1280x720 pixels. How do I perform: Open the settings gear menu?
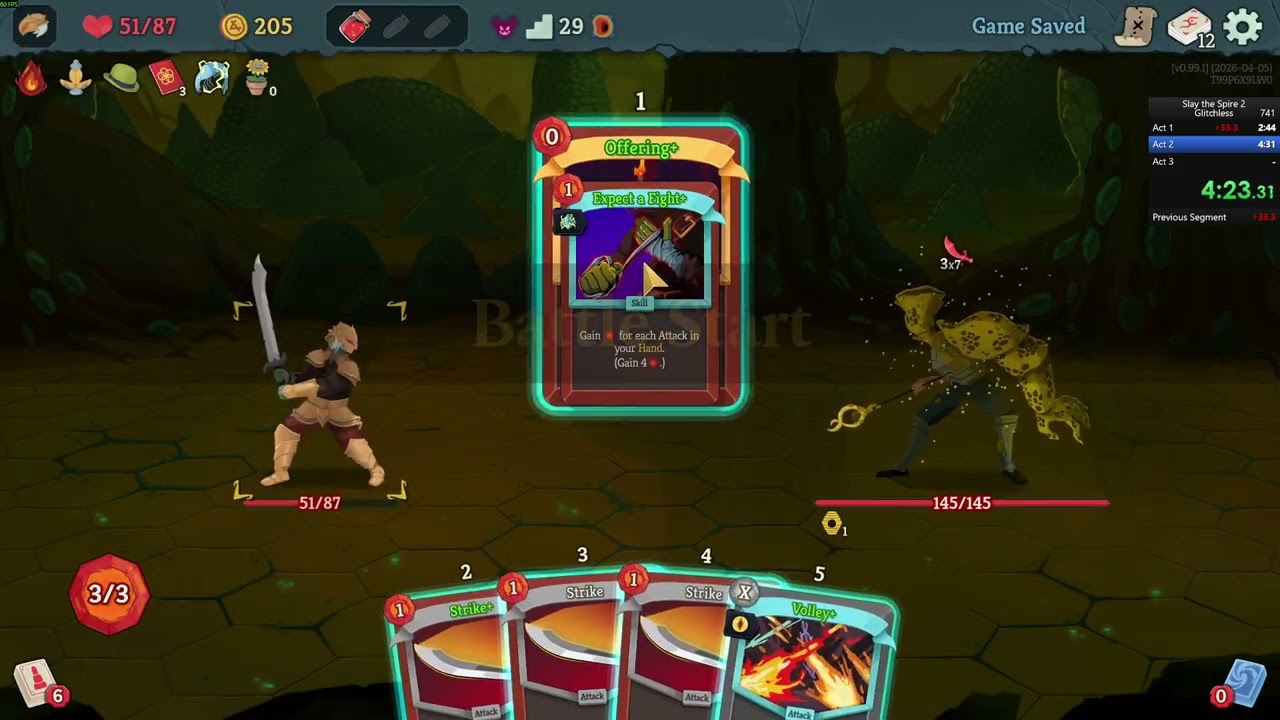point(1243,27)
